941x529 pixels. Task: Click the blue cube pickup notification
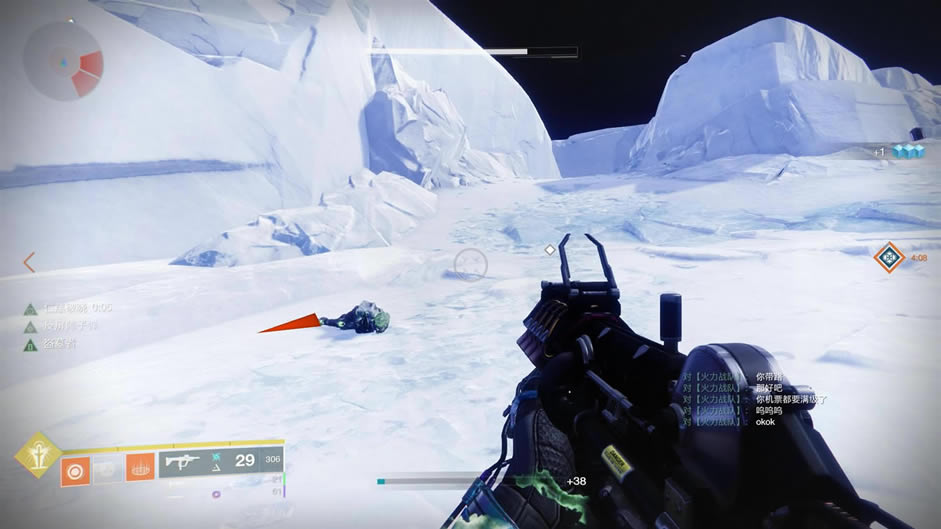907,152
